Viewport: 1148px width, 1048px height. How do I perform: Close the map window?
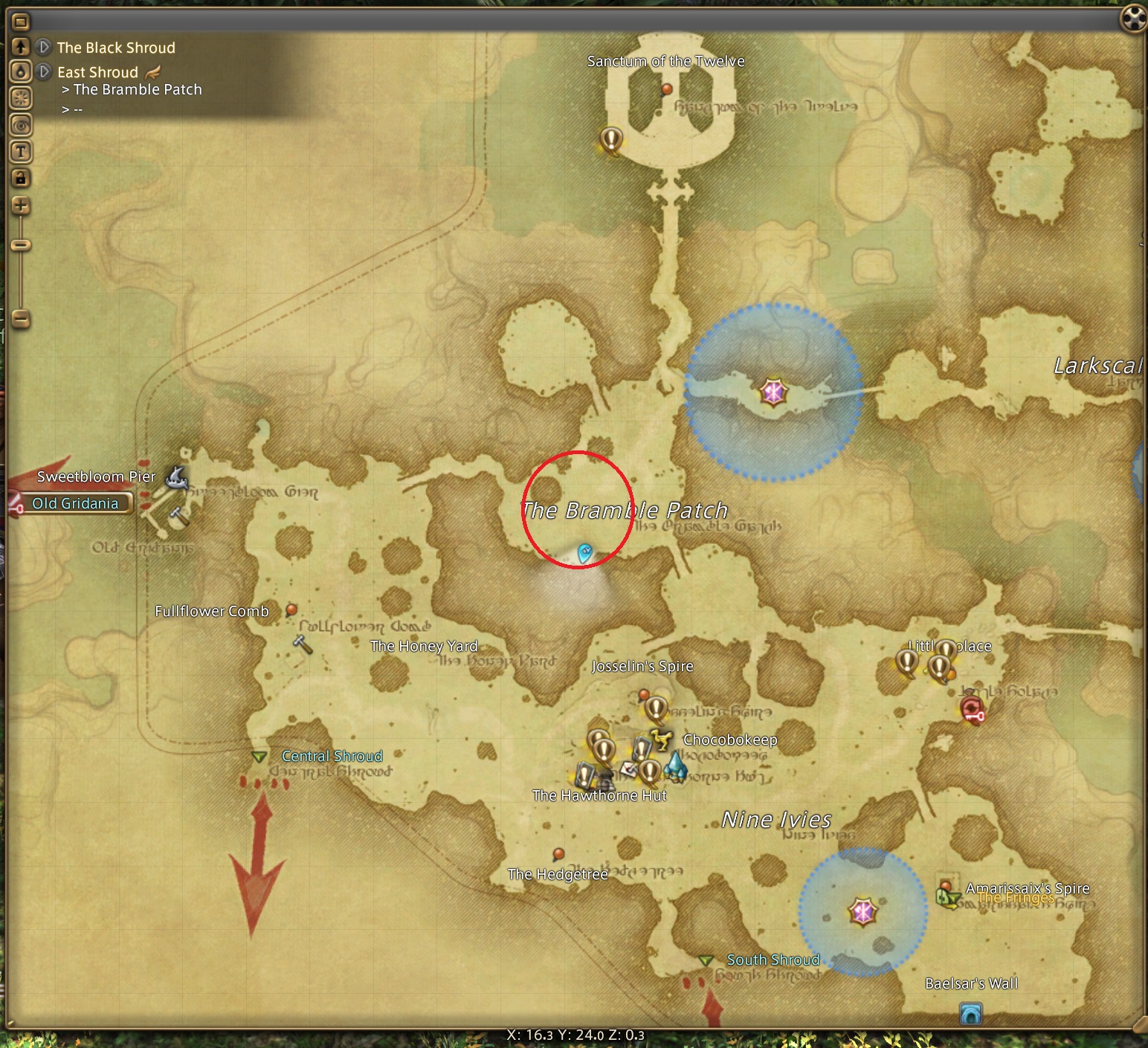[1133, 19]
